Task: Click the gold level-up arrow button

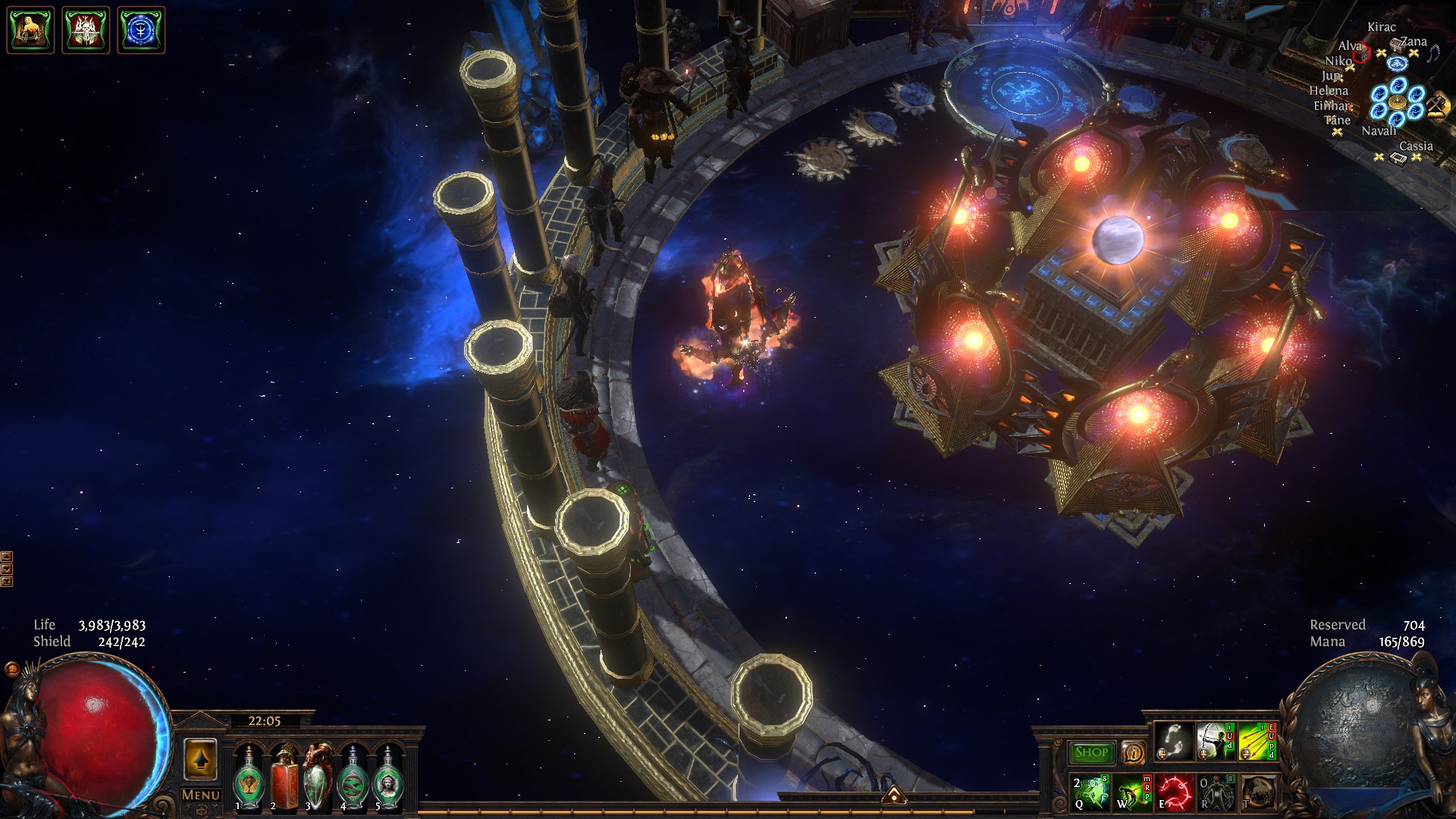Action: point(200,760)
